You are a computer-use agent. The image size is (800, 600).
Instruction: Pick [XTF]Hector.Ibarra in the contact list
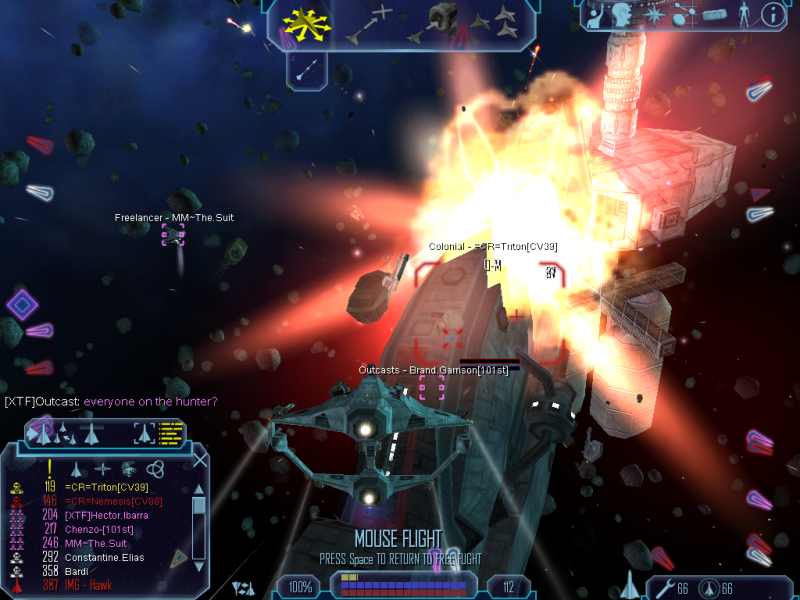coord(105,515)
